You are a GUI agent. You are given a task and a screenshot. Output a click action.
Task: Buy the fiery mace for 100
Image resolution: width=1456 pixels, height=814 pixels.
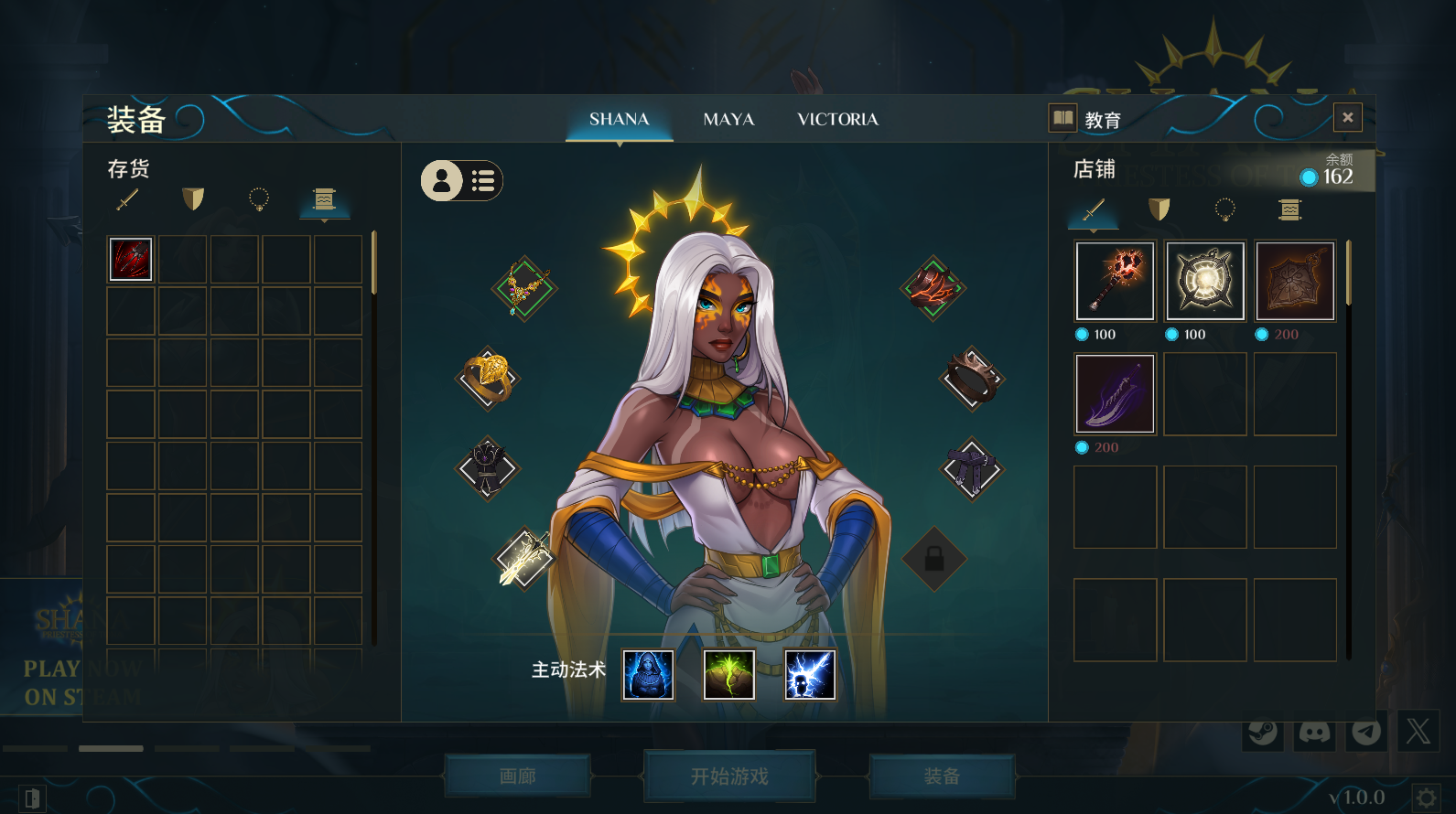tap(1115, 282)
